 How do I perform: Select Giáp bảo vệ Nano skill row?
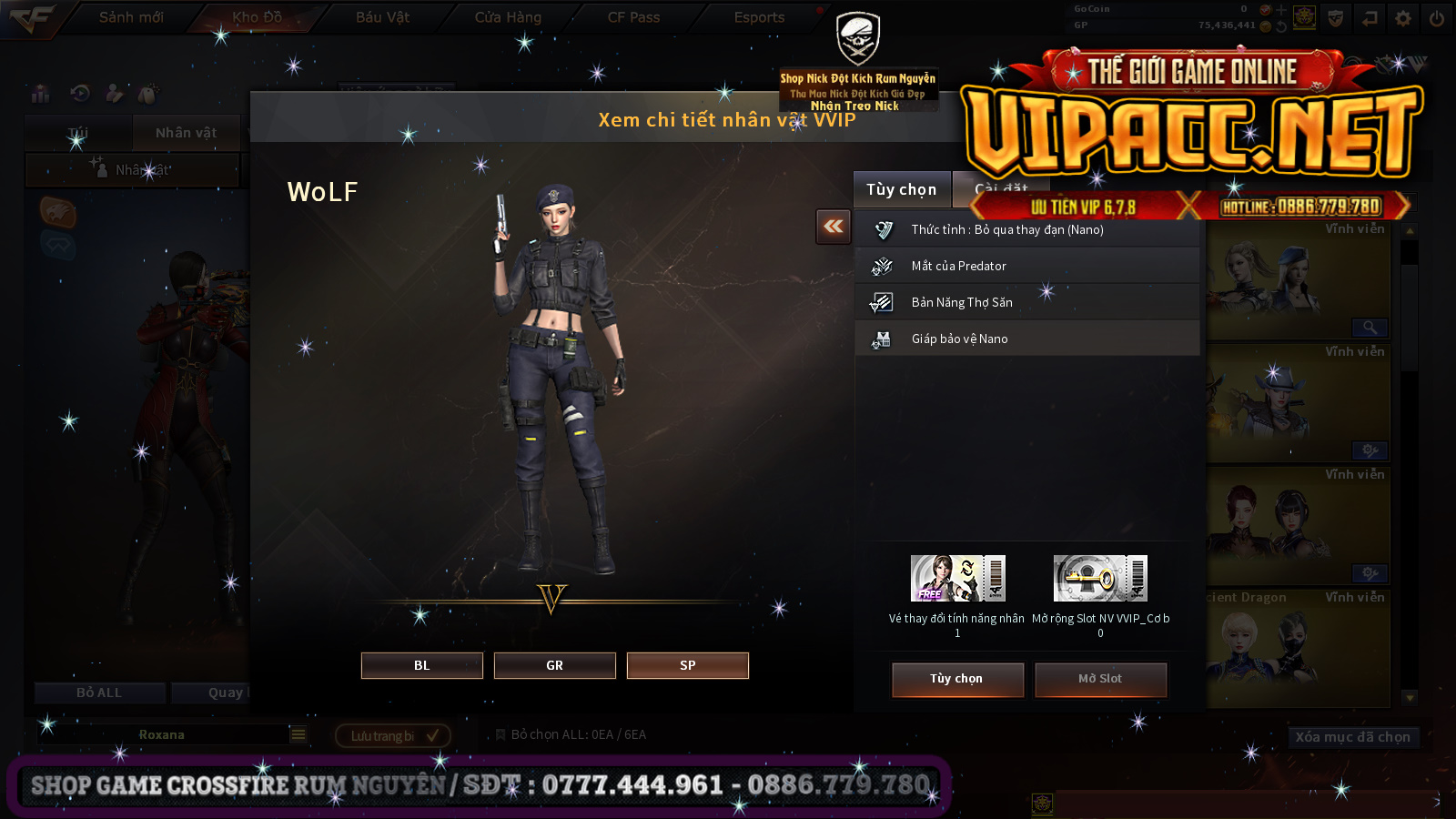1026,339
